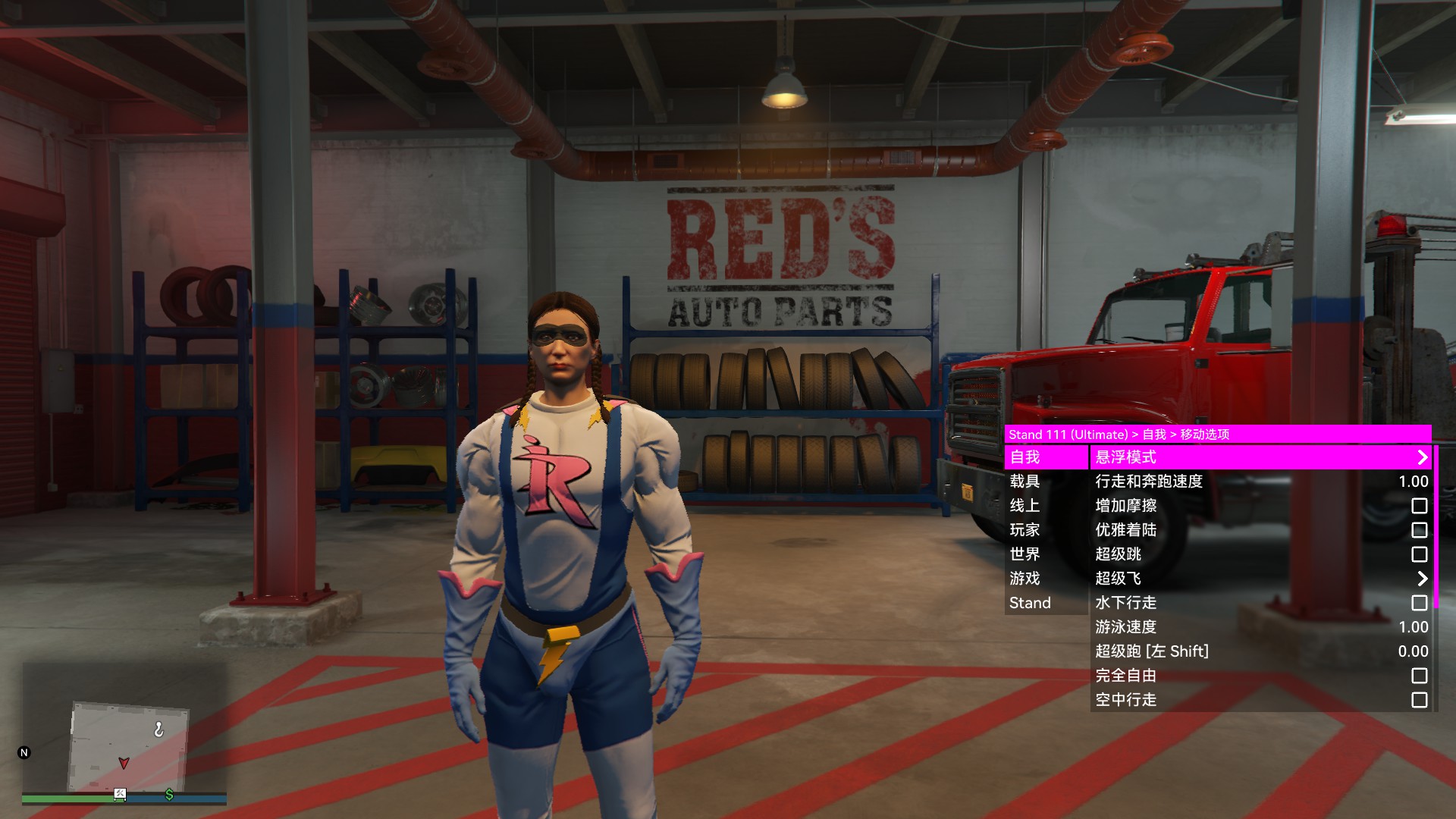The height and width of the screenshot is (819, 1456).
Task: Enable 水下行走 checkbox
Action: pyautogui.click(x=1419, y=603)
